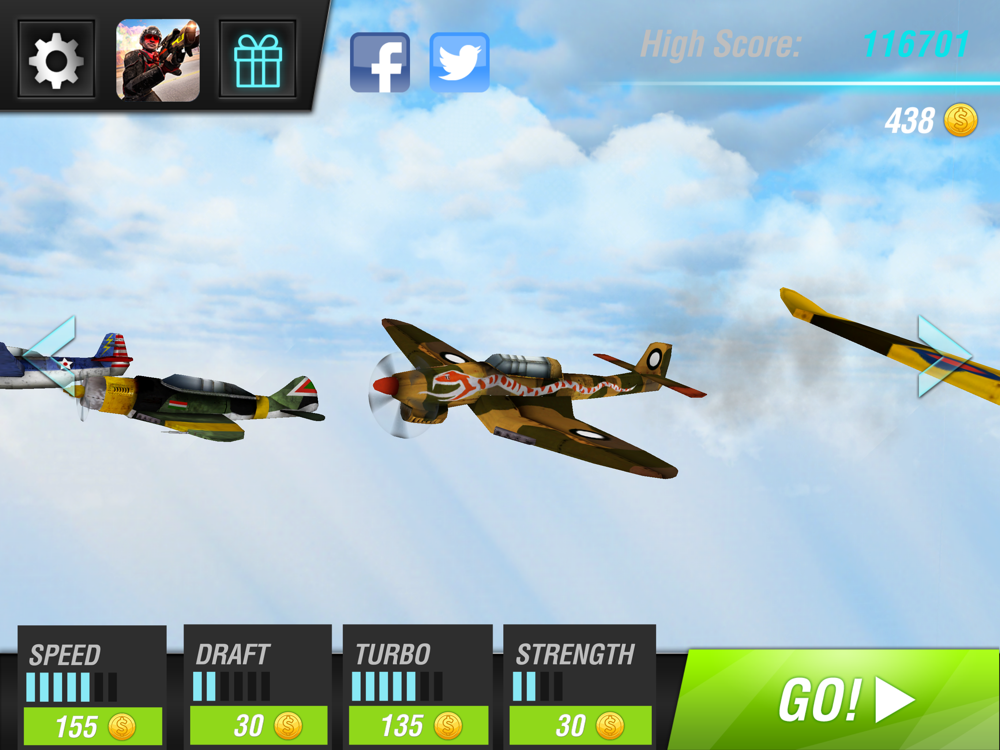Image resolution: width=1000 pixels, height=750 pixels.
Task: Show the next plane with right arrow
Action: [943, 356]
